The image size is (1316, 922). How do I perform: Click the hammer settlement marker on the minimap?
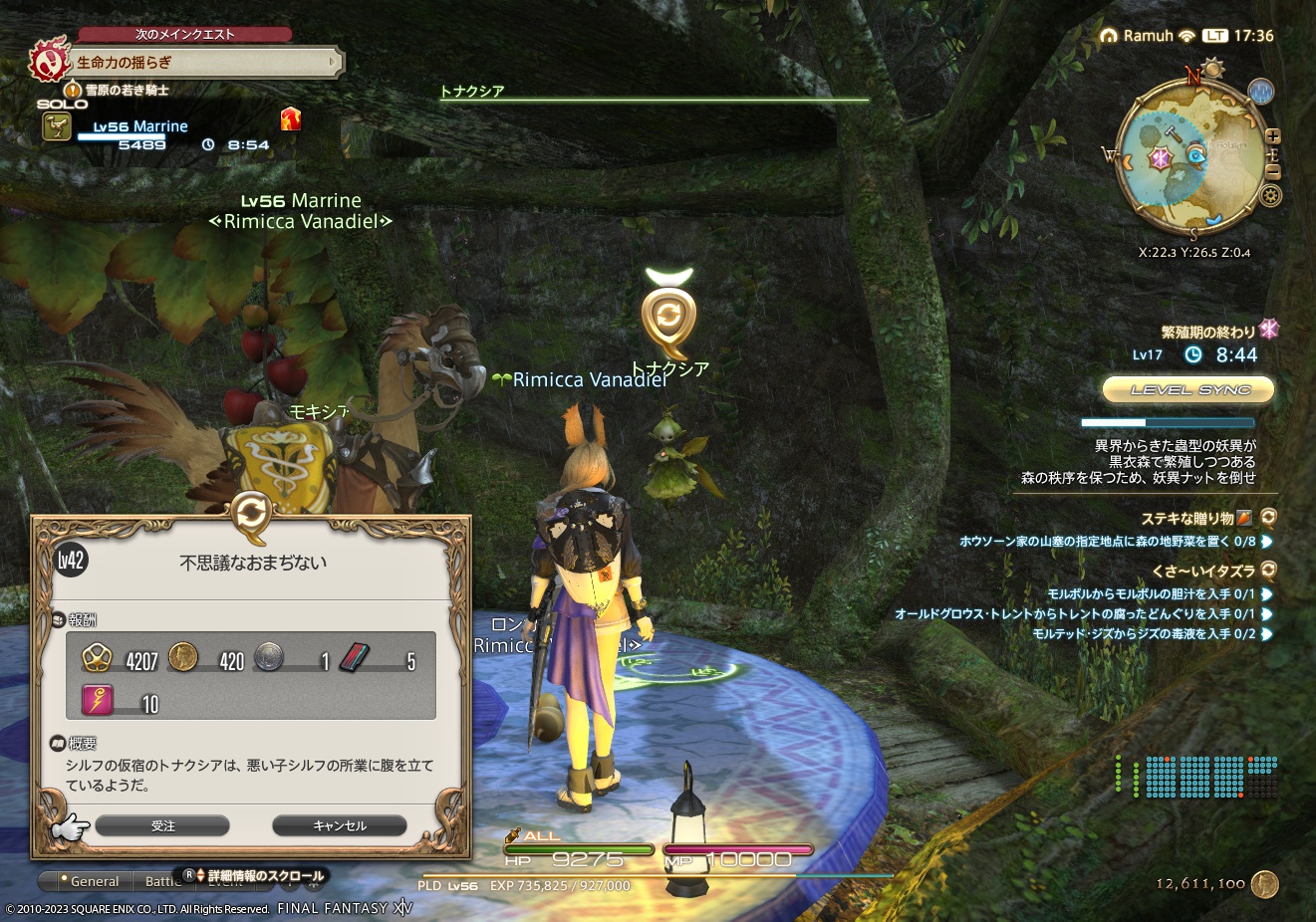(1173, 135)
